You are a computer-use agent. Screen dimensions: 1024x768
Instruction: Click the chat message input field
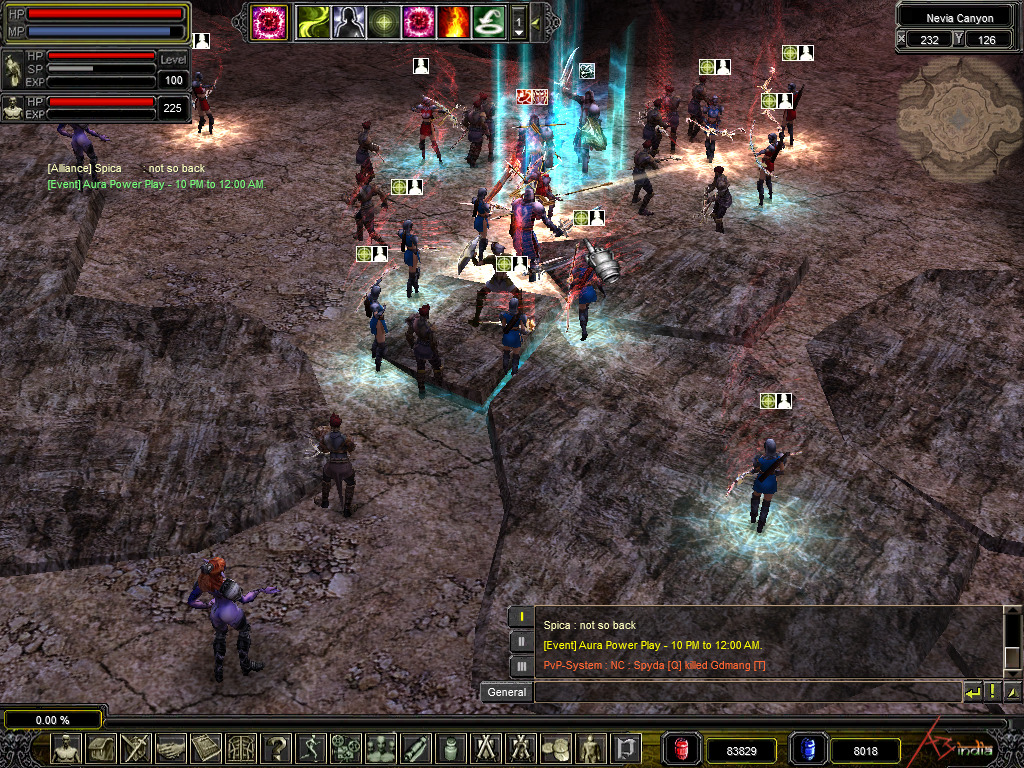point(746,692)
